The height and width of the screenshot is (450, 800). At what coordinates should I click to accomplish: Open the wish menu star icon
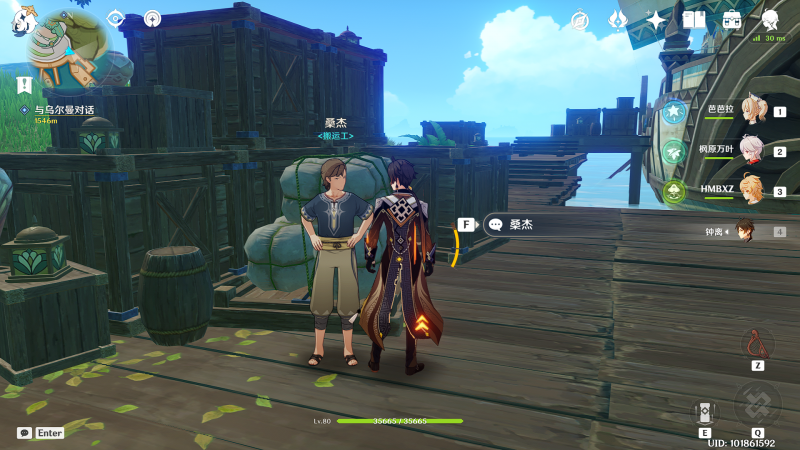[x=656, y=20]
